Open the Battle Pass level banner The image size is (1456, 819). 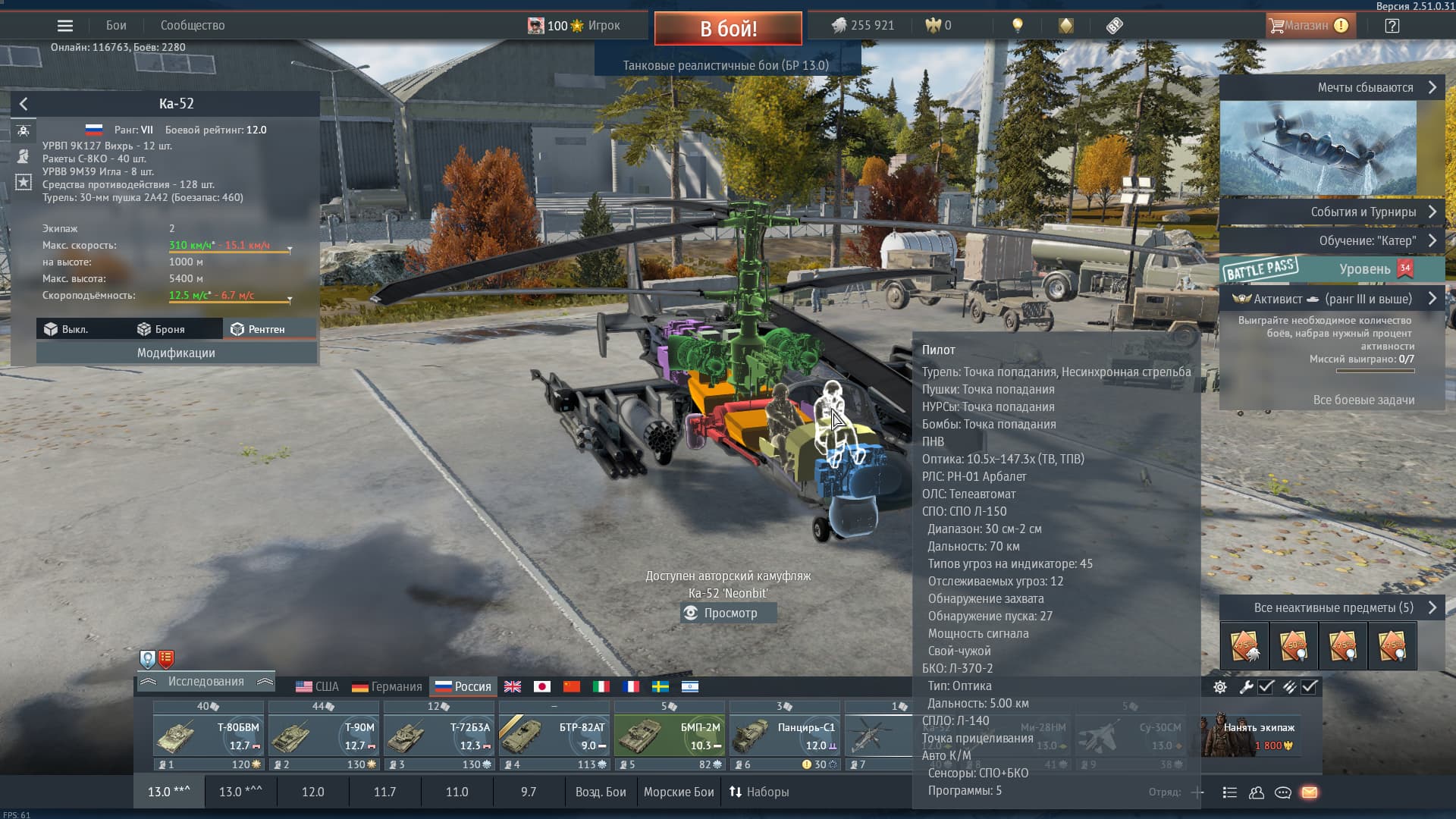tap(1332, 269)
